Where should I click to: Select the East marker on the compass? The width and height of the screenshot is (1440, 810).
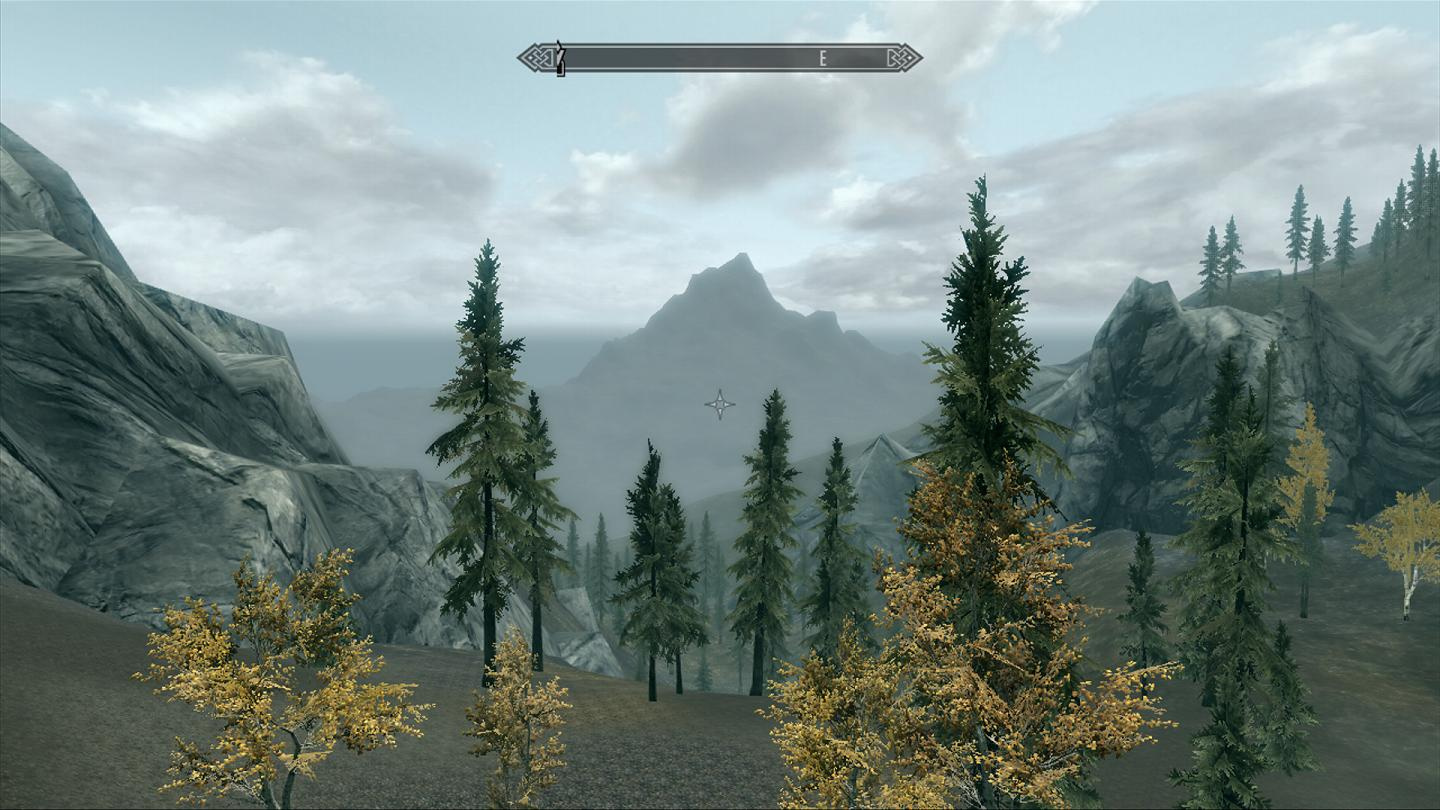pyautogui.click(x=823, y=59)
